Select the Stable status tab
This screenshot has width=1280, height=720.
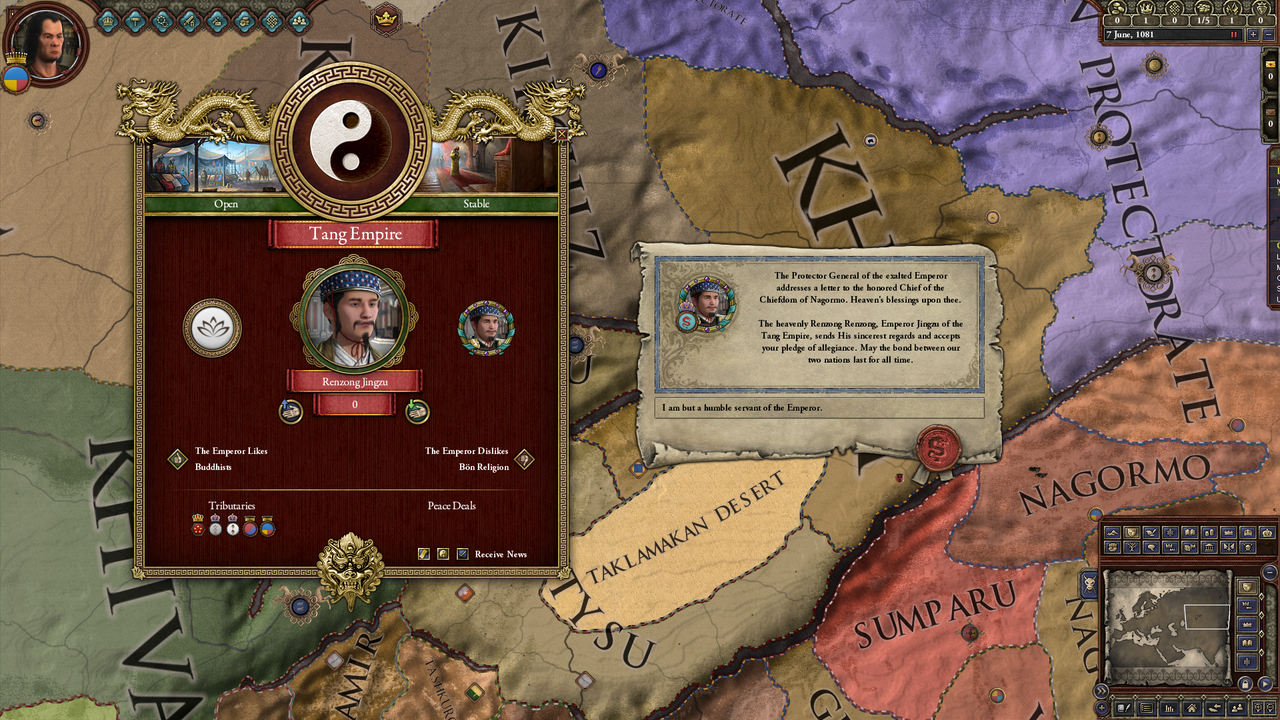coord(477,204)
